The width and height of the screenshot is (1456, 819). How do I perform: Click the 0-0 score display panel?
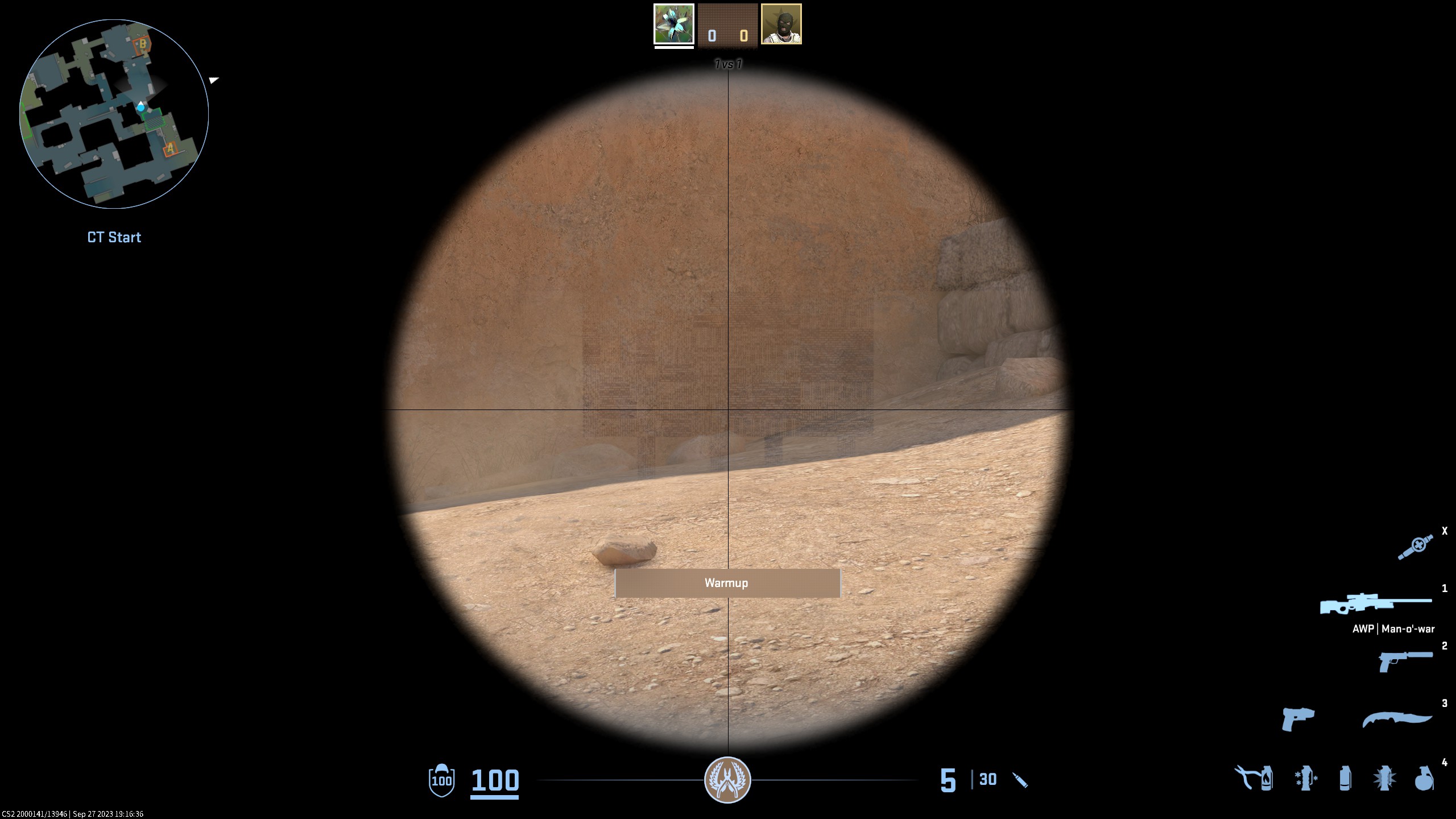(x=727, y=25)
